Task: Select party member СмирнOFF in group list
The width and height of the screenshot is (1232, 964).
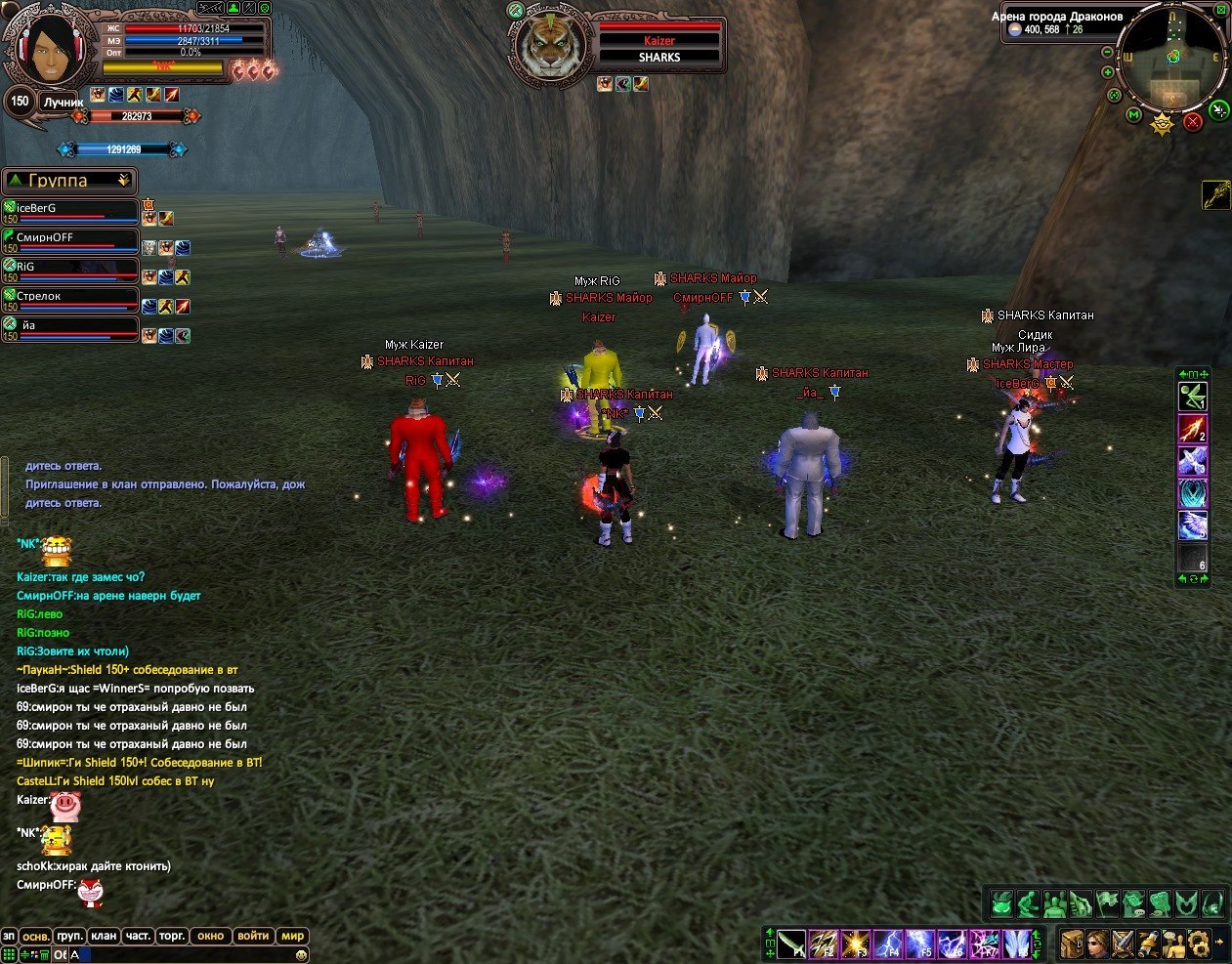Action: point(70,239)
